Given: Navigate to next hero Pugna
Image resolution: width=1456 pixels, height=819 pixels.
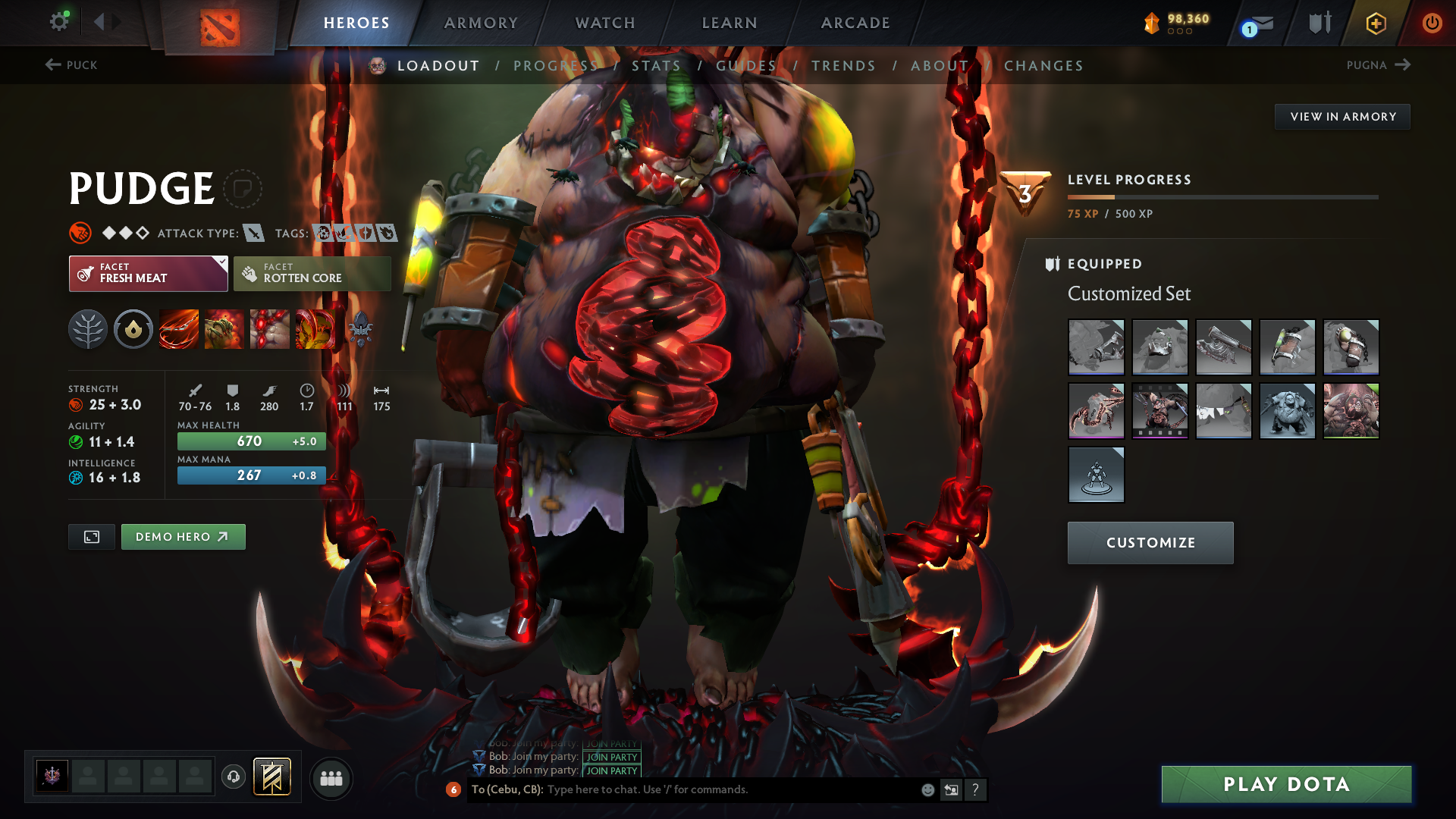Looking at the screenshot, I should (1378, 65).
